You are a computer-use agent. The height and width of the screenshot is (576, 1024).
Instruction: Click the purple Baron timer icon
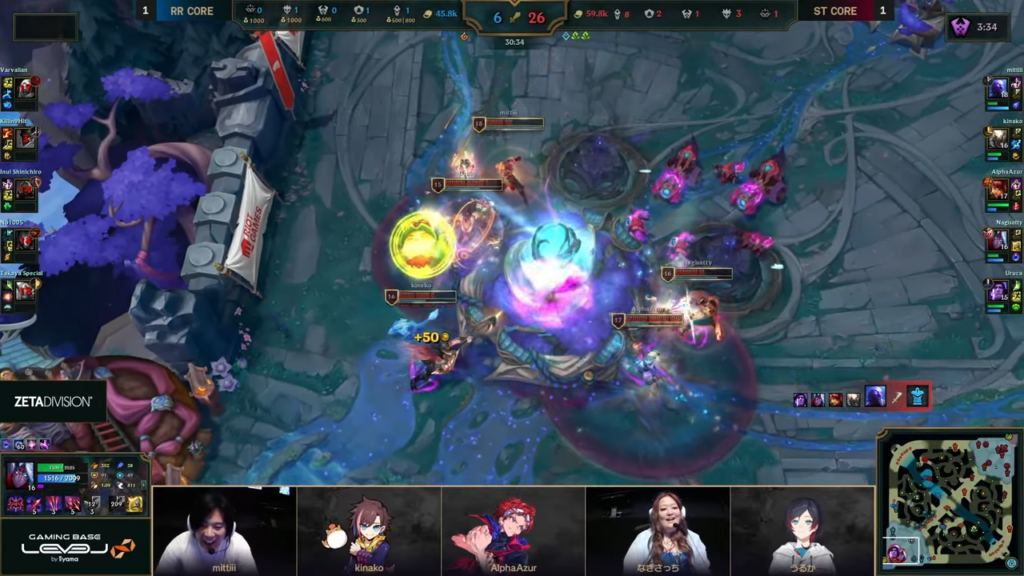[960, 27]
